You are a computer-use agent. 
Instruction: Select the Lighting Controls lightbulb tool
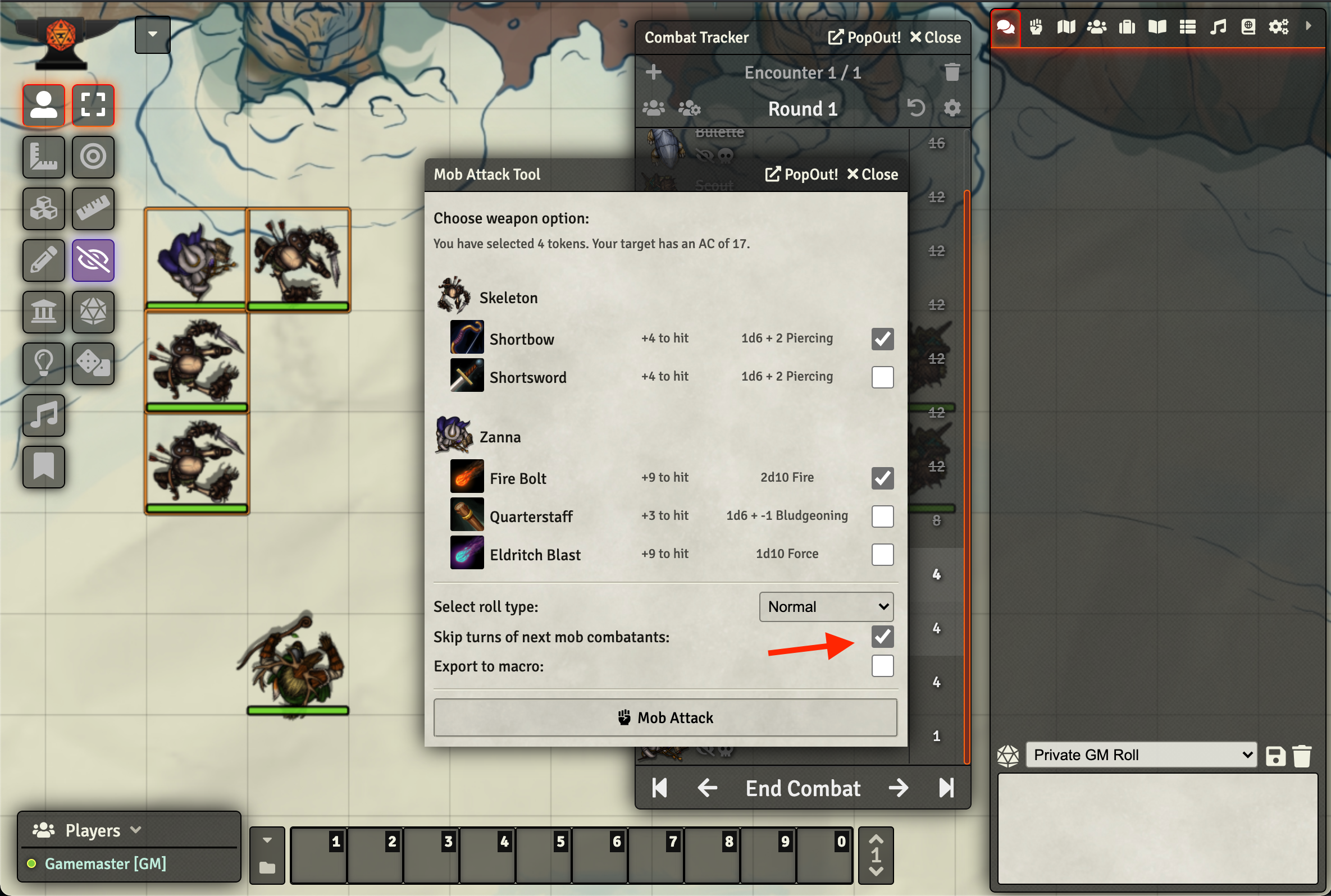pyautogui.click(x=43, y=364)
